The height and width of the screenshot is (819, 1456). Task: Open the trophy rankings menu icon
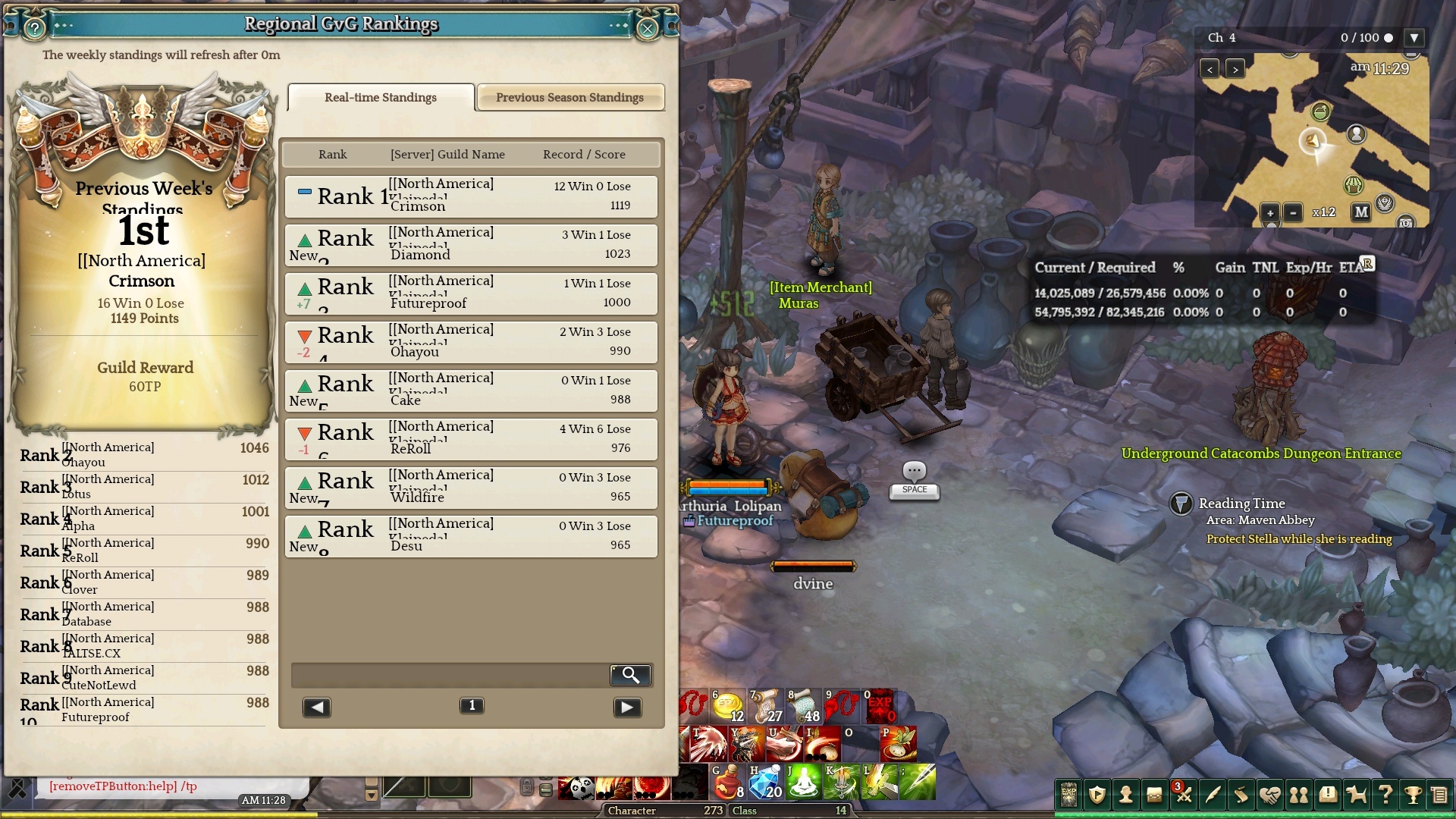(x=1413, y=795)
